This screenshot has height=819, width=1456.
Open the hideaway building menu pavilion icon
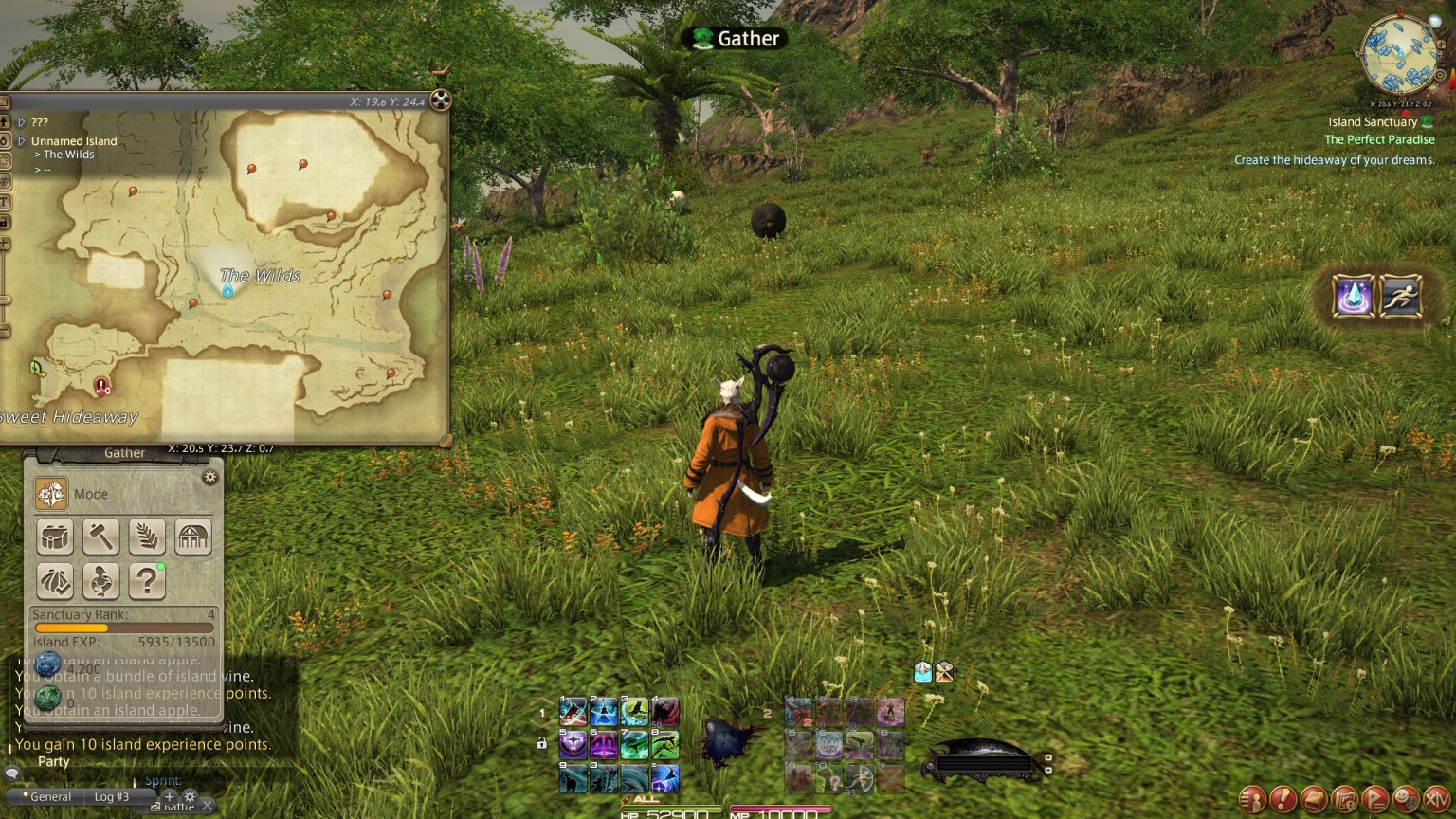(193, 537)
